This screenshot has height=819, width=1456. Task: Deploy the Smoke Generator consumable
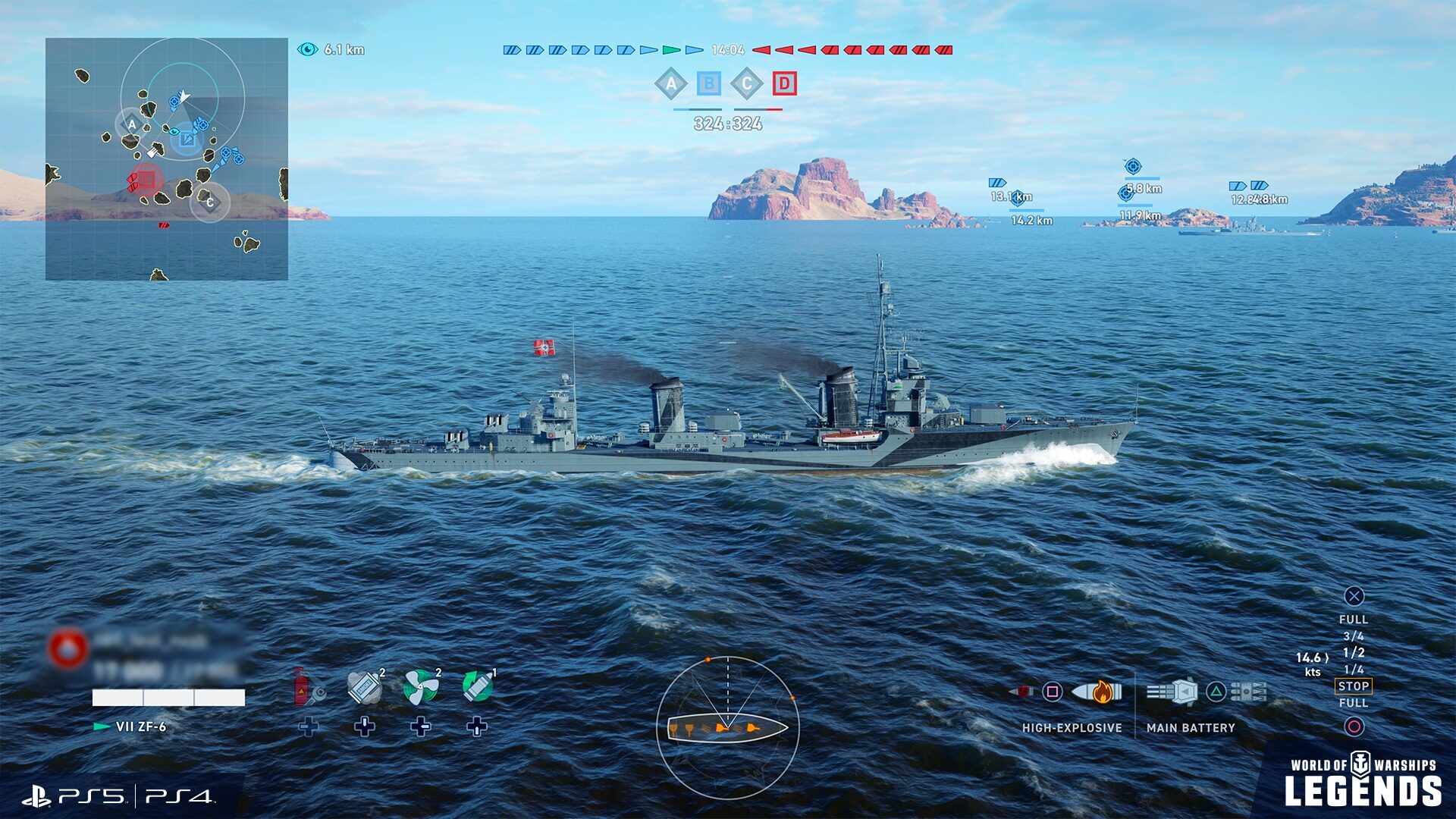pyautogui.click(x=364, y=686)
